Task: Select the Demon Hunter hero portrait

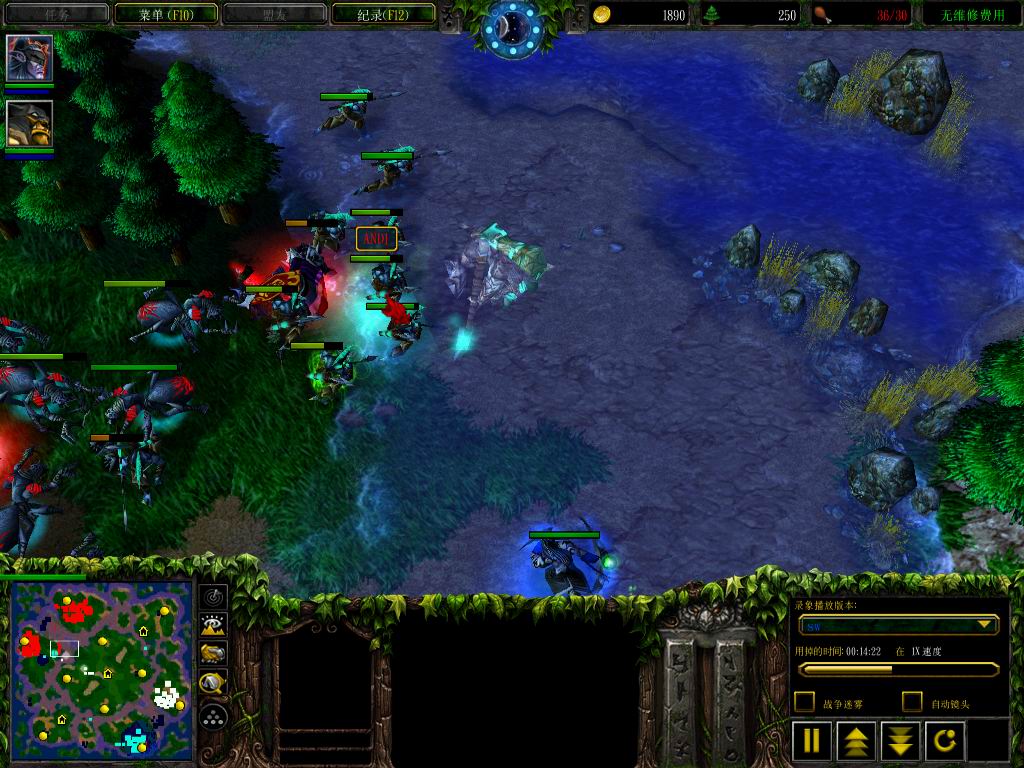Action: pyautogui.click(x=29, y=57)
